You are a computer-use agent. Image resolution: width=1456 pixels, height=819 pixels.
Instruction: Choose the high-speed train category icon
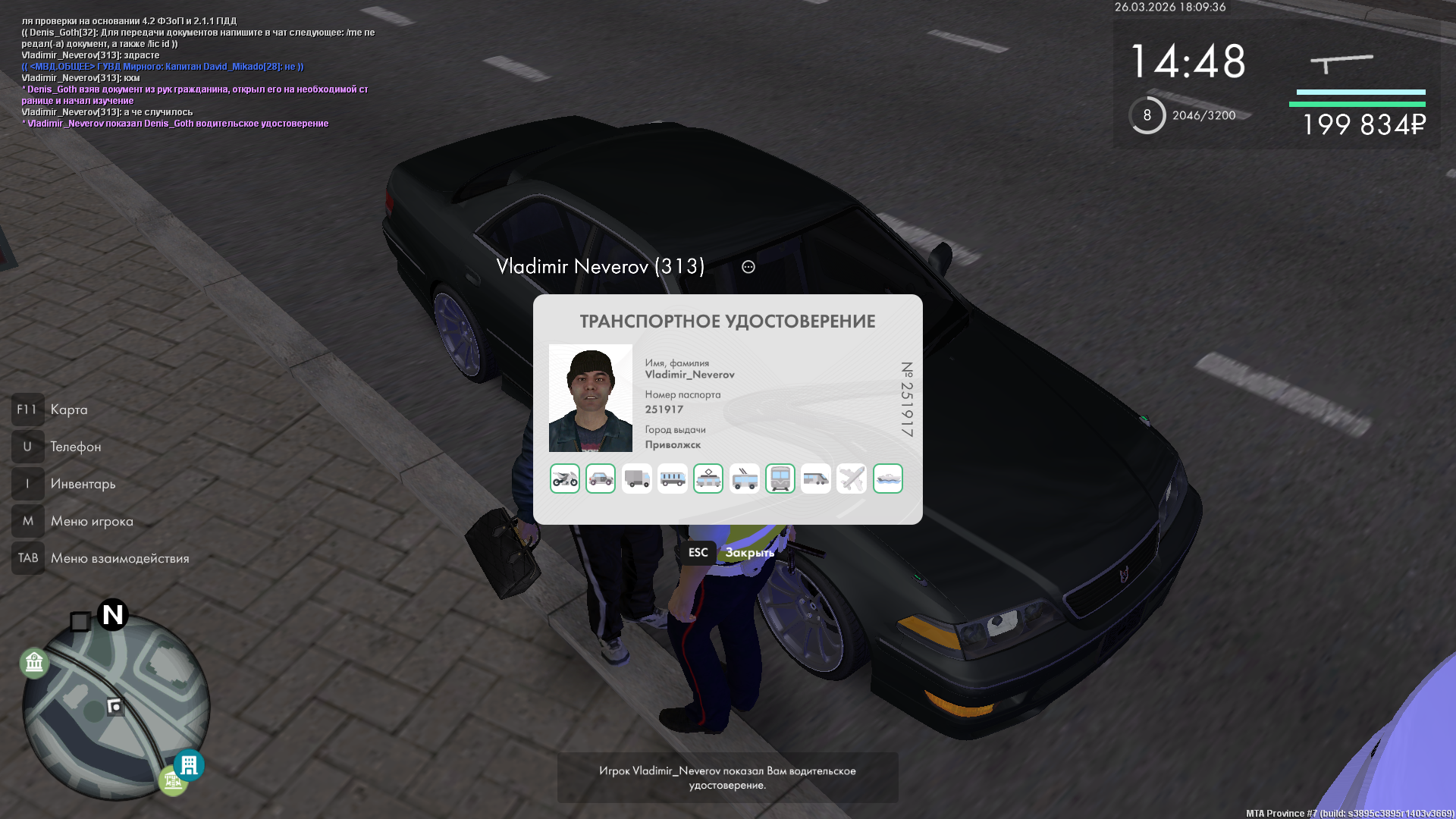(816, 479)
